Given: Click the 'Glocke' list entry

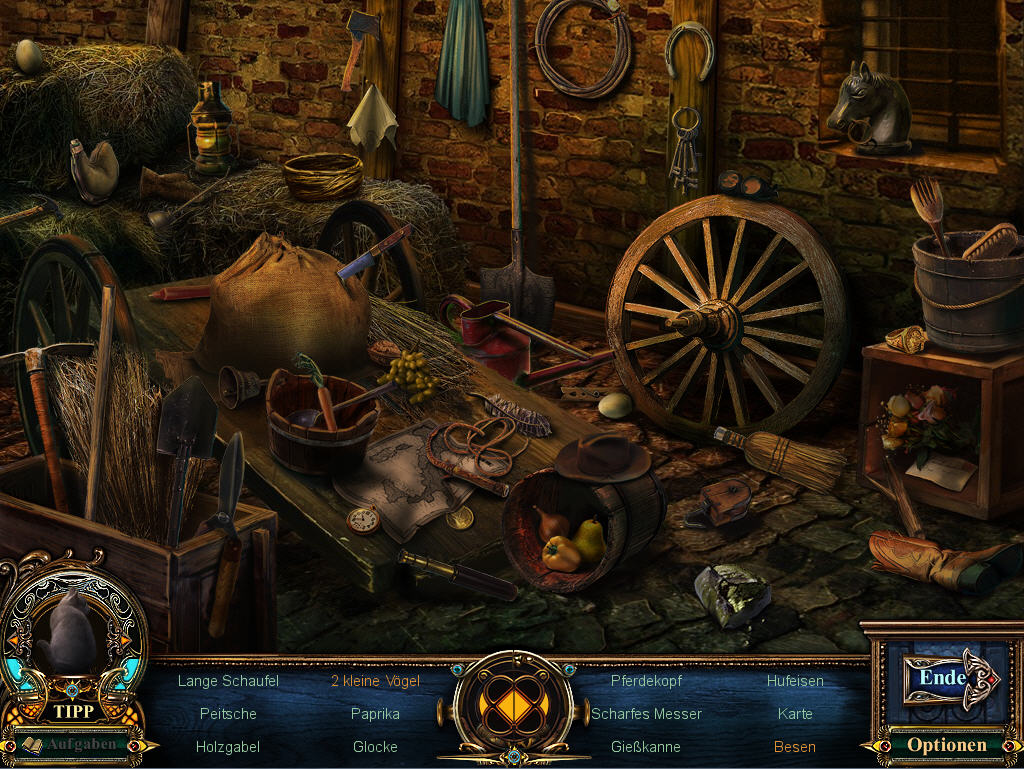Looking at the screenshot, I should pyautogui.click(x=375, y=747).
